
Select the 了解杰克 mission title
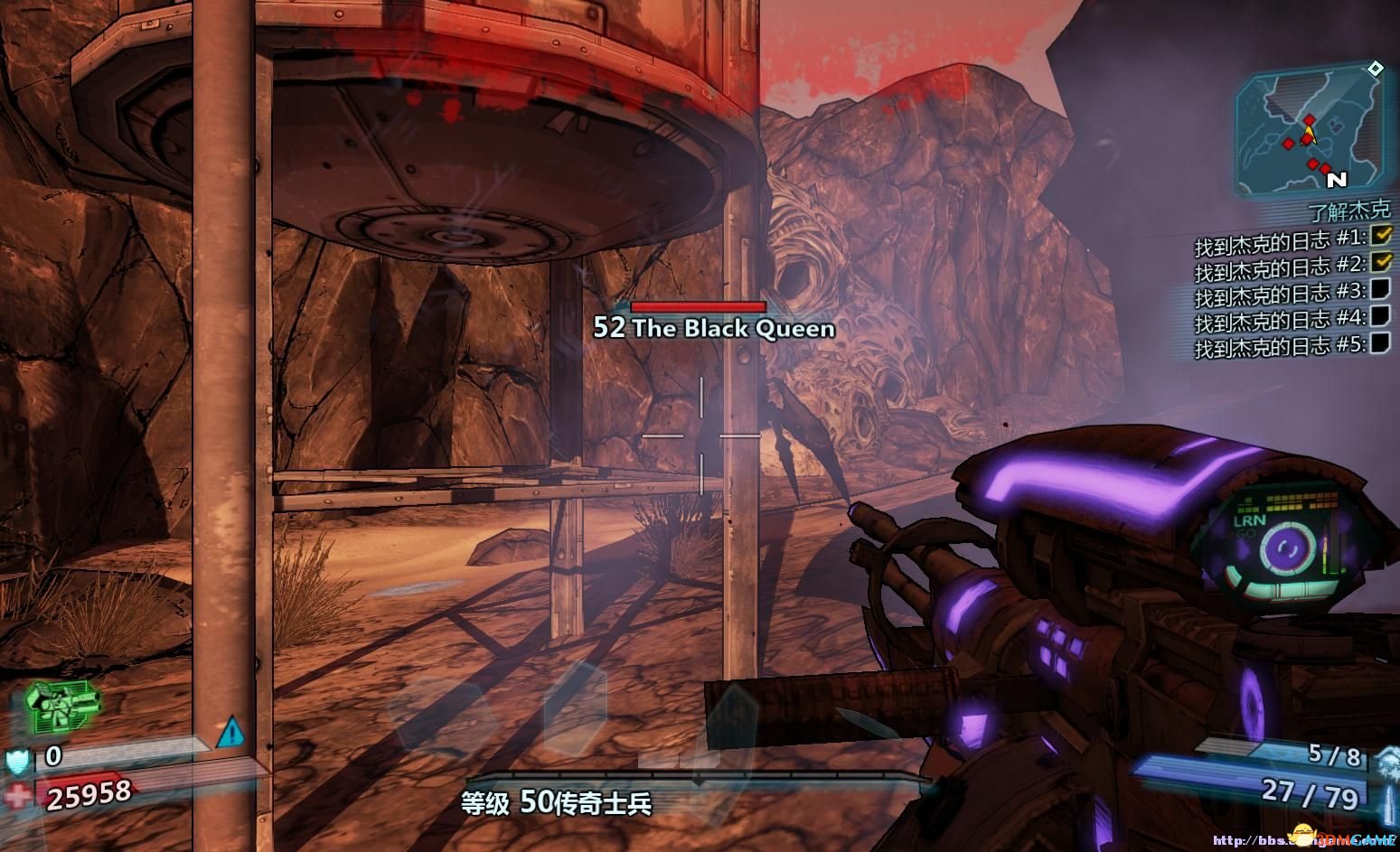coord(1348,211)
